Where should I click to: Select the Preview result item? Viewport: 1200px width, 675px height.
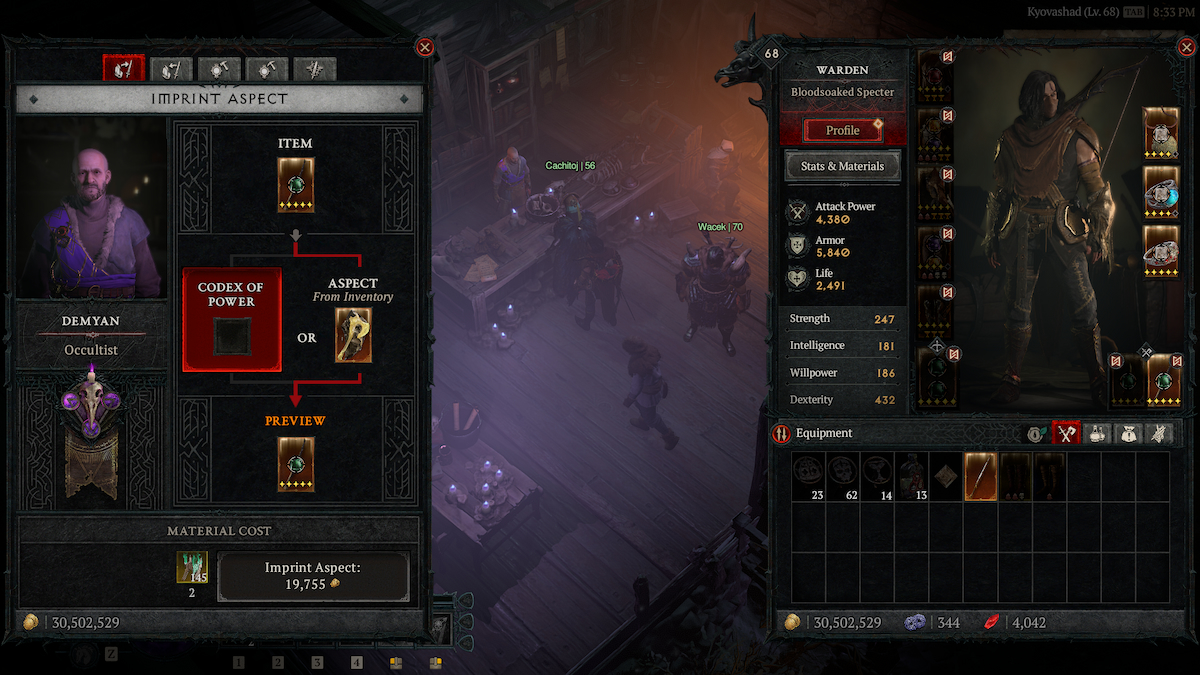pos(295,464)
